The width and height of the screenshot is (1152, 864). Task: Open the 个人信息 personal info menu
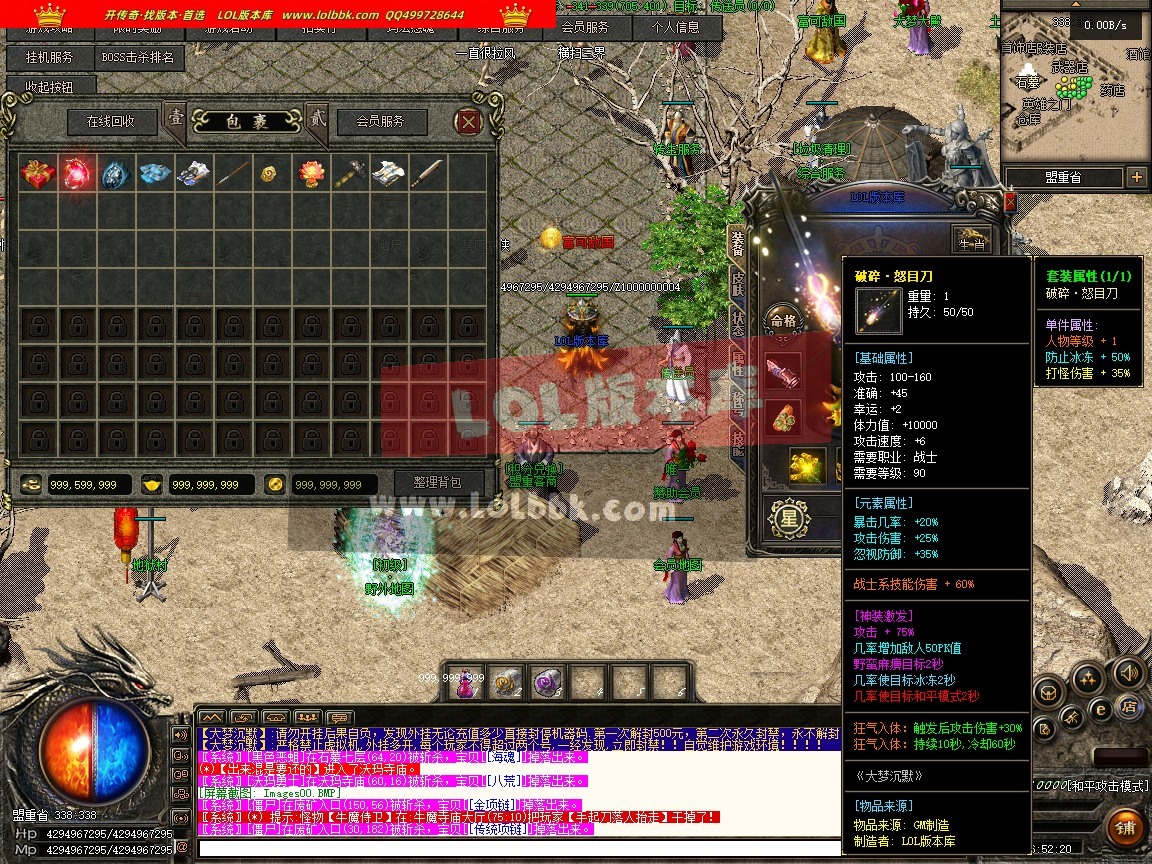click(676, 28)
